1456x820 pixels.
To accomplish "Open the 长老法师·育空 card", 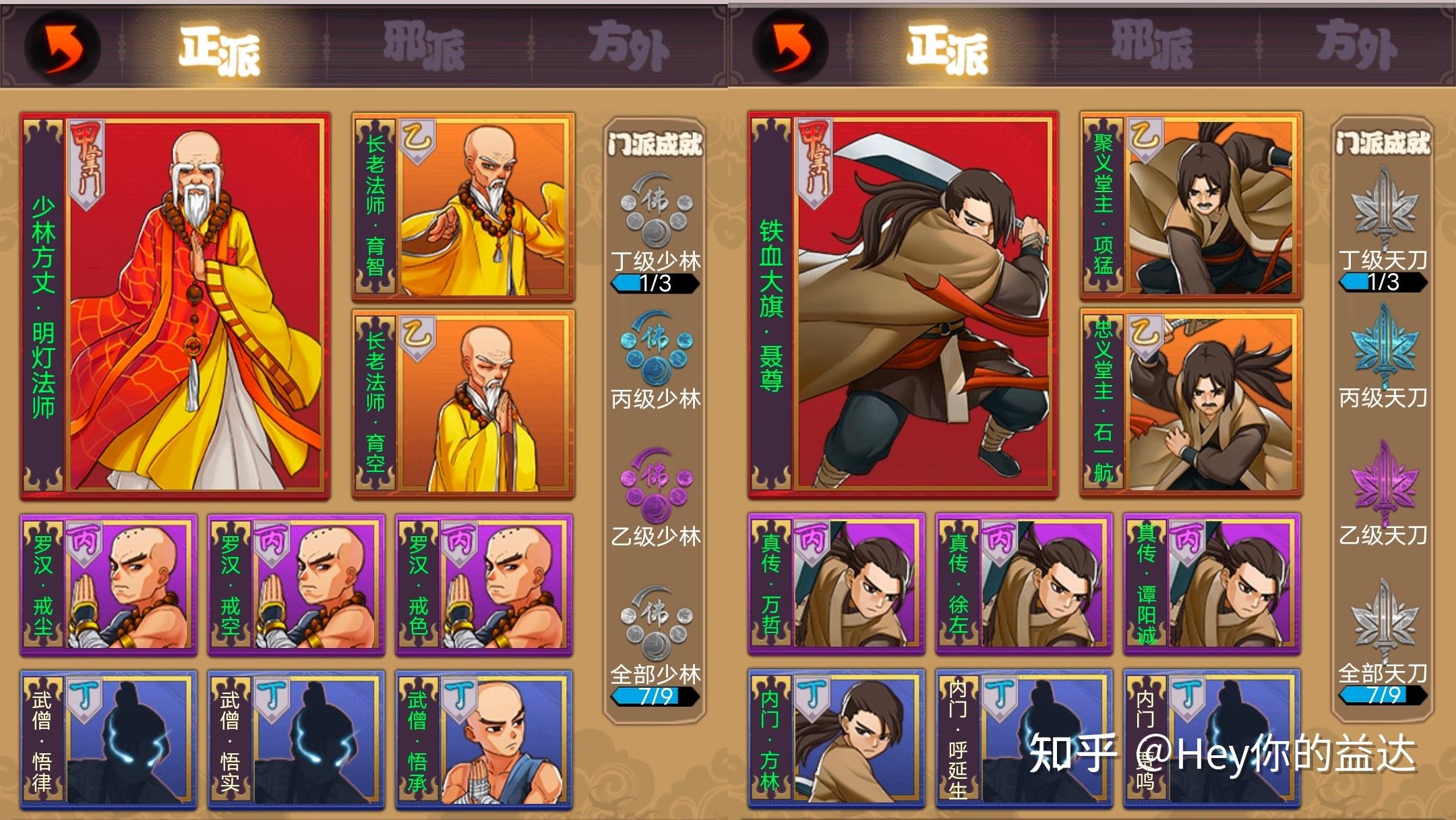I will click(464, 403).
